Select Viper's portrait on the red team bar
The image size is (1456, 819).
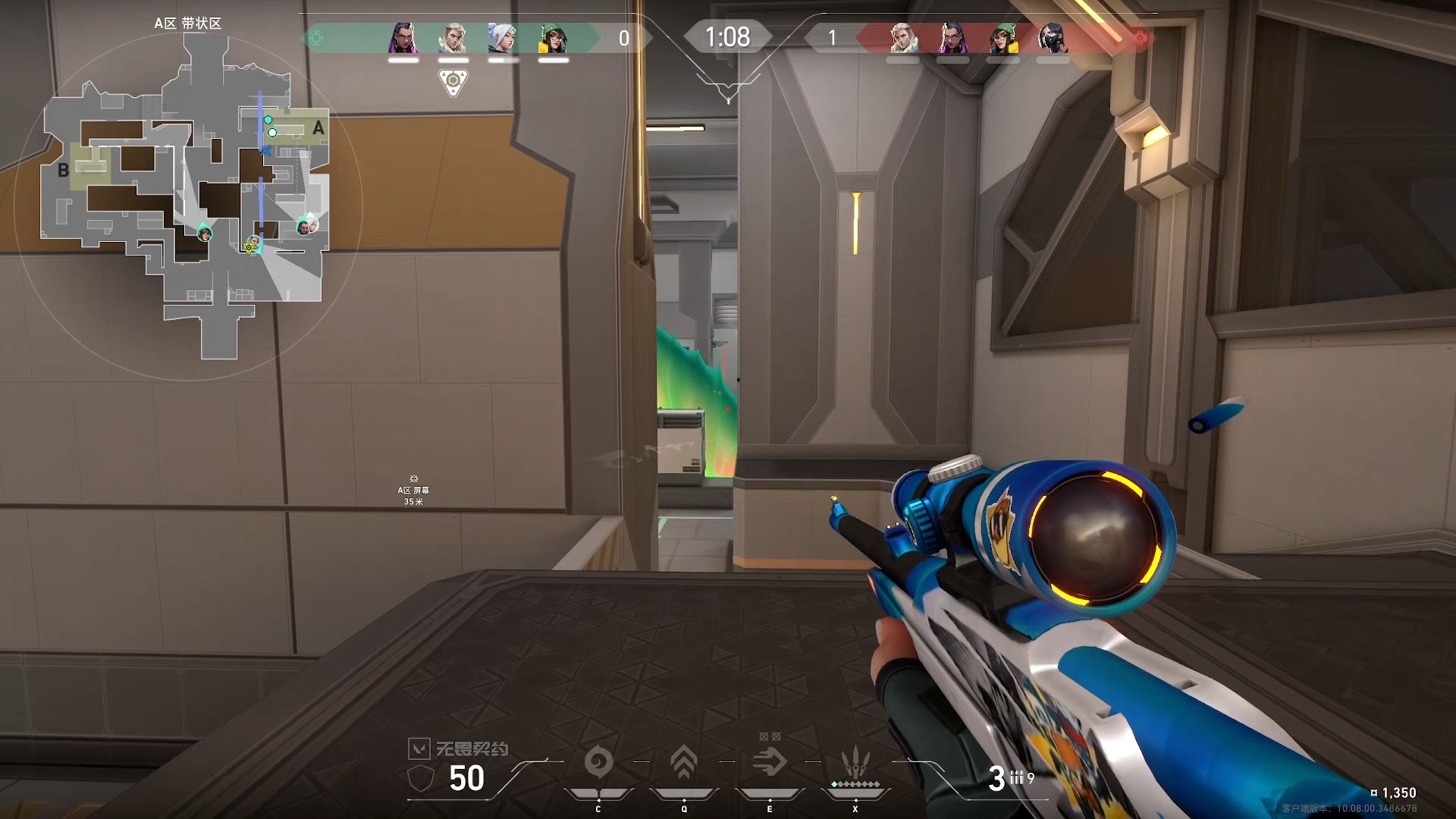[x=1052, y=38]
